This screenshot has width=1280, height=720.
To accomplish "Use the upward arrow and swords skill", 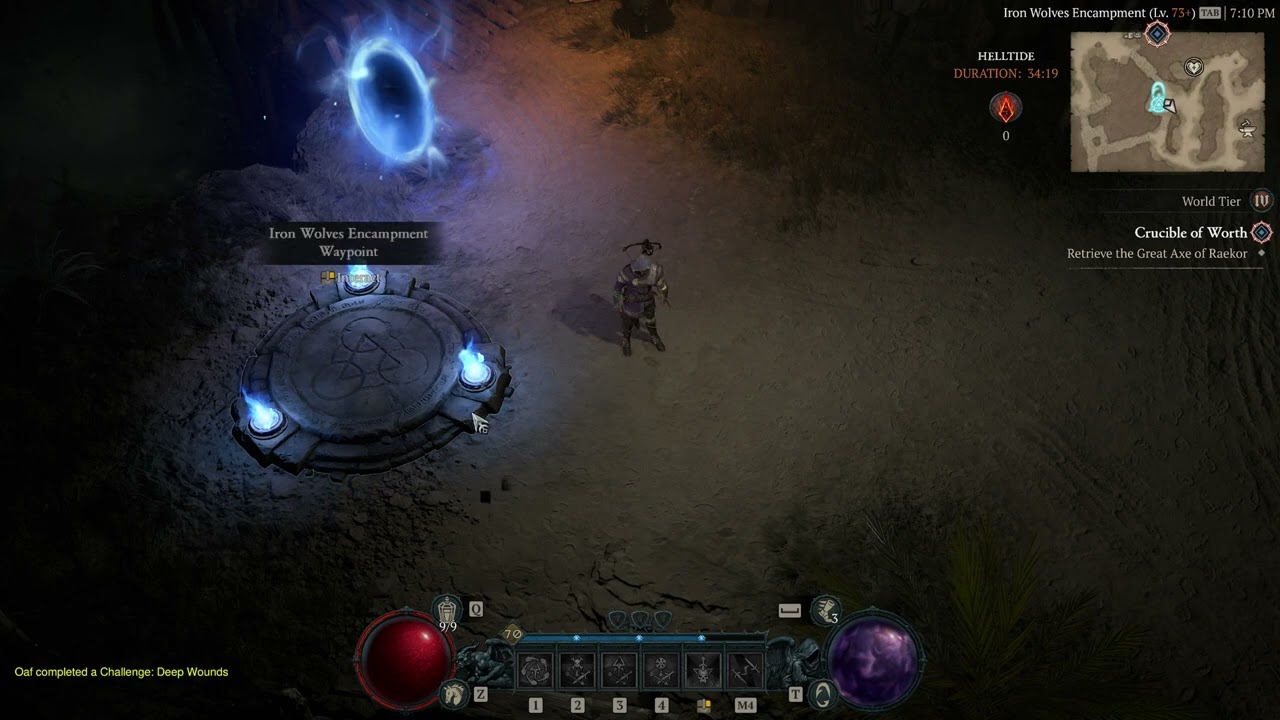I will (x=619, y=670).
